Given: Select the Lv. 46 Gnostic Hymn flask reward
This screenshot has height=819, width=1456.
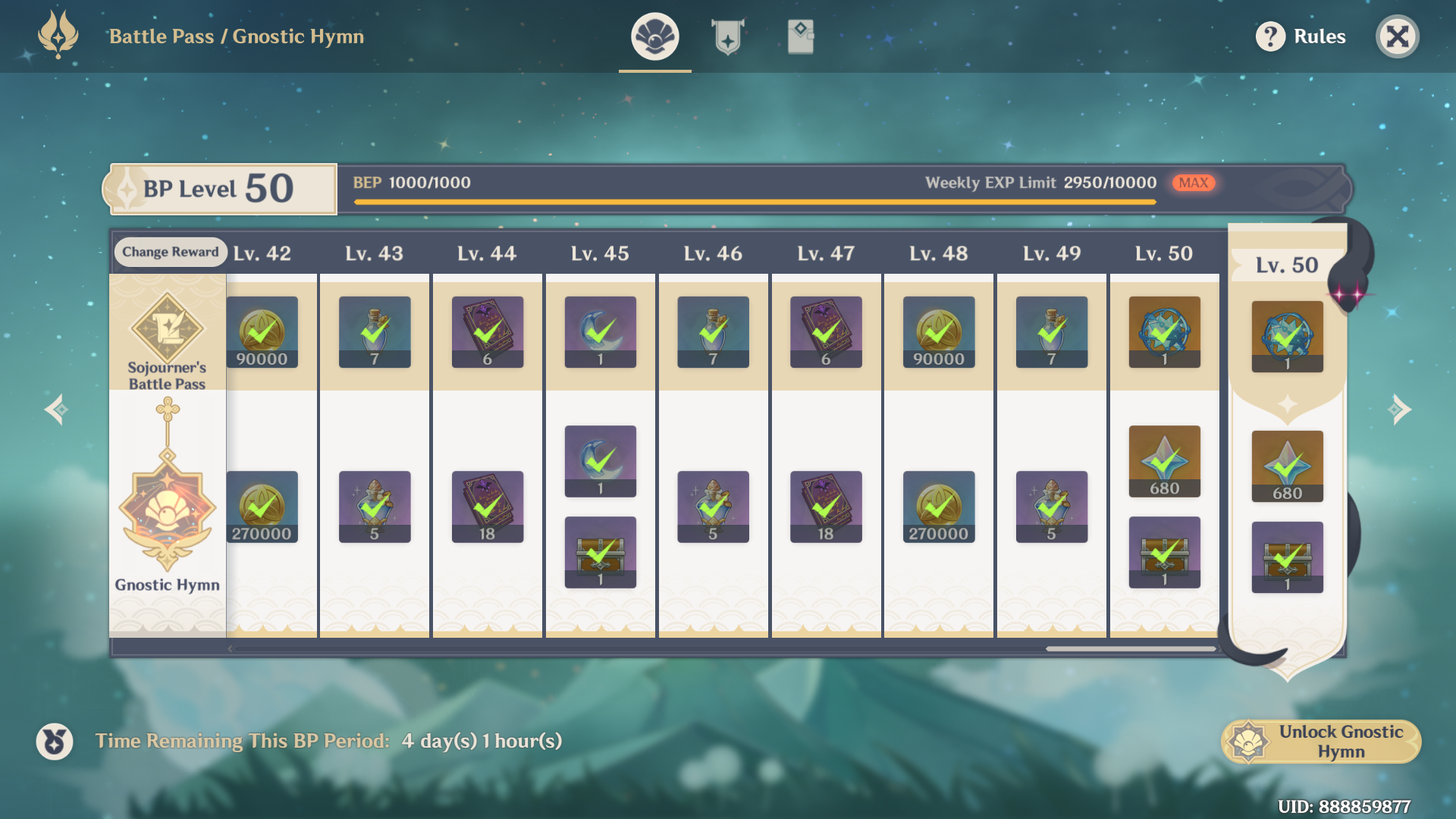Looking at the screenshot, I should [x=713, y=507].
